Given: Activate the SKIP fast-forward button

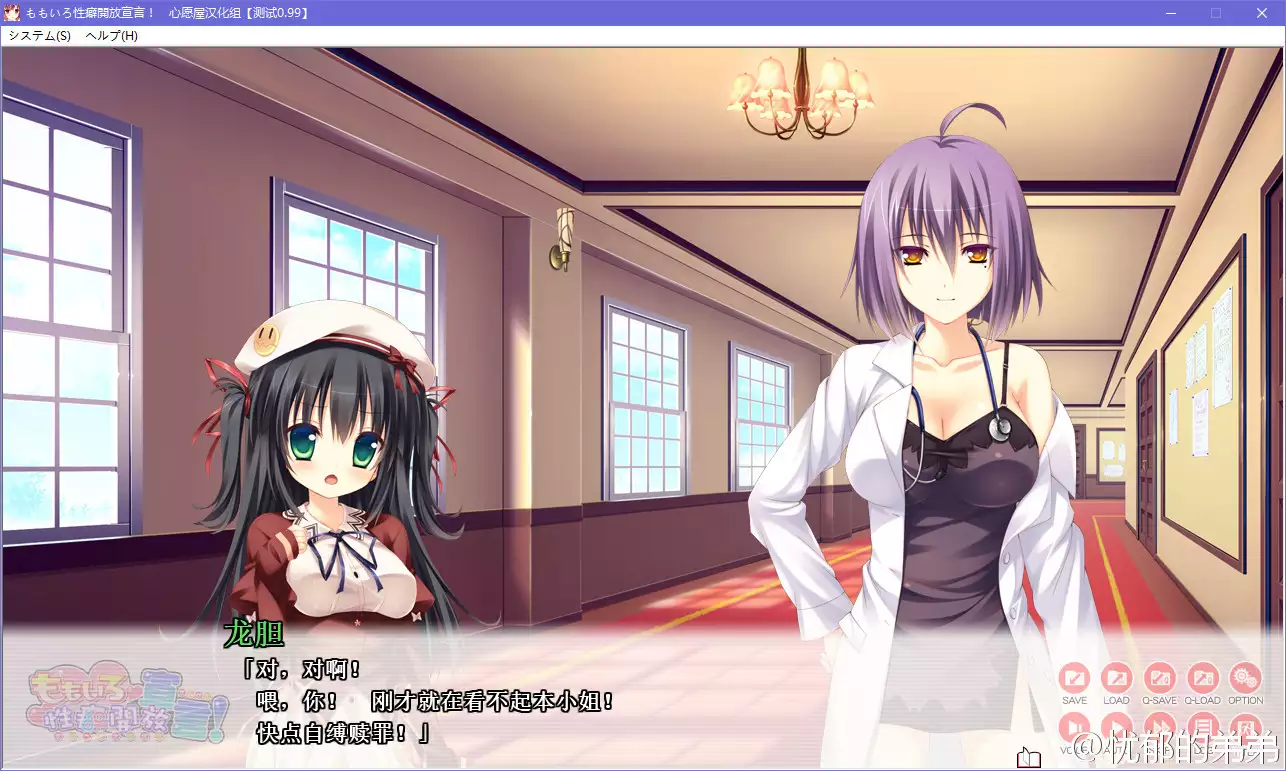Looking at the screenshot, I should pyautogui.click(x=1160, y=727).
